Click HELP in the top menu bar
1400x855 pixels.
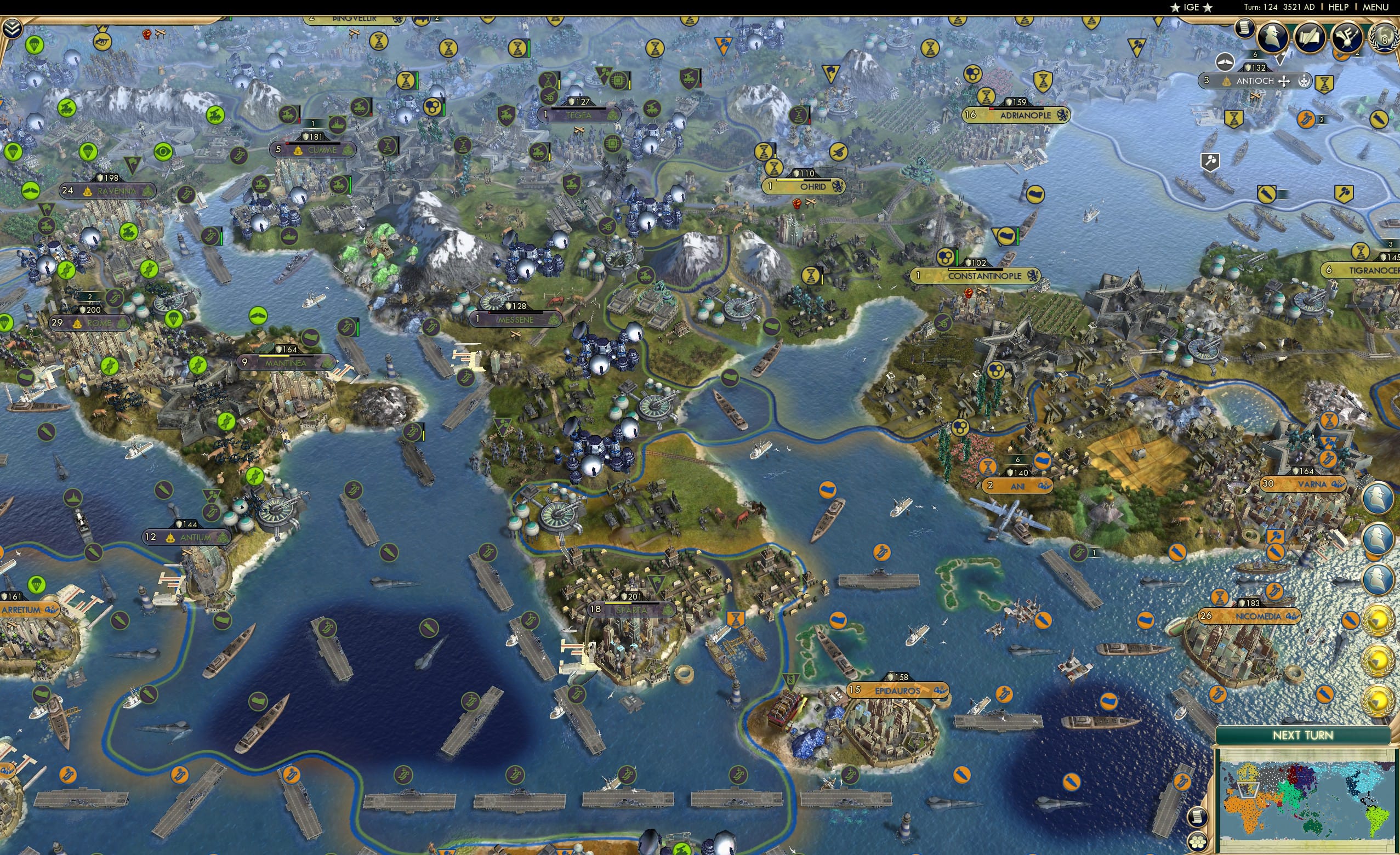pos(1339,7)
